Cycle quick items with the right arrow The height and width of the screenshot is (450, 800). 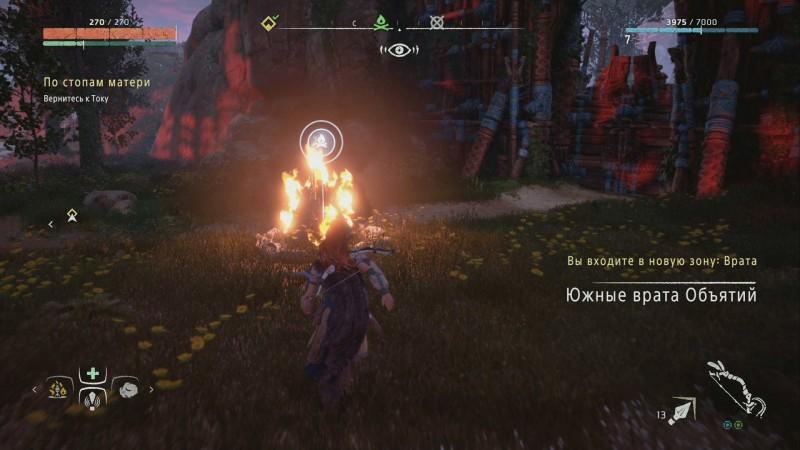pyautogui.click(x=150, y=389)
